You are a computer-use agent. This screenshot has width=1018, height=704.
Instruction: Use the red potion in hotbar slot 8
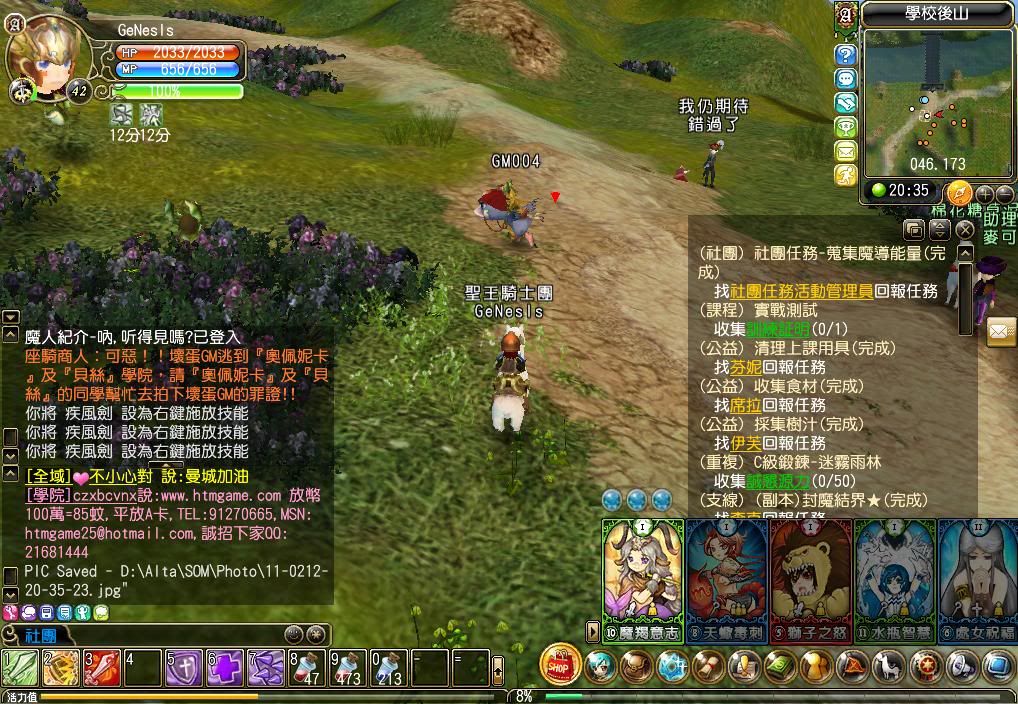(x=306, y=668)
